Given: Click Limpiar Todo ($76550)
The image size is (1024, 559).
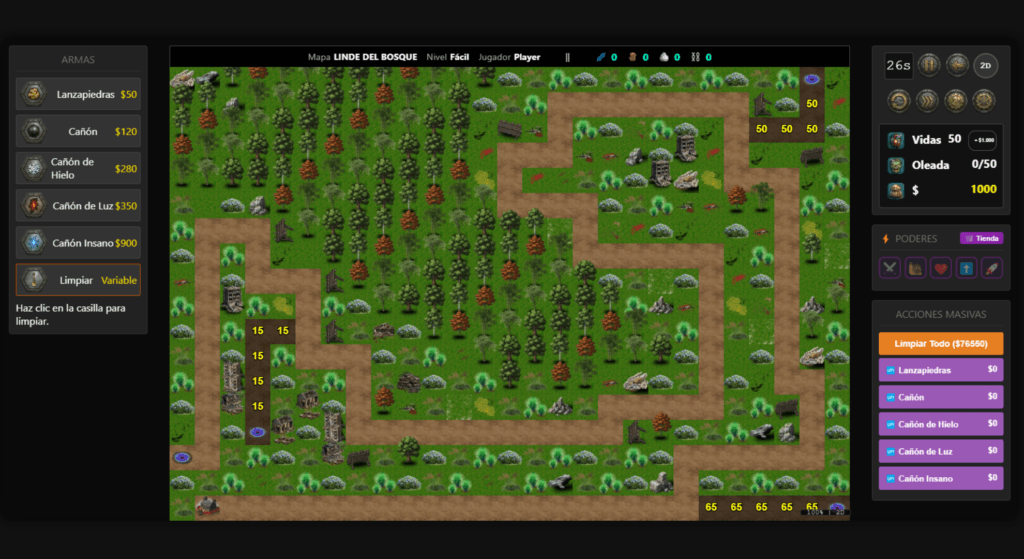Looking at the screenshot, I should pos(940,343).
